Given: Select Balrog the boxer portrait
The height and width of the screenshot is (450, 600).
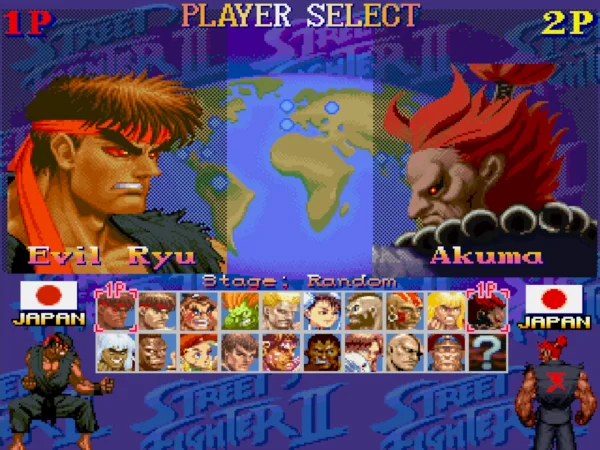Looking at the screenshot, I should tap(155, 352).
